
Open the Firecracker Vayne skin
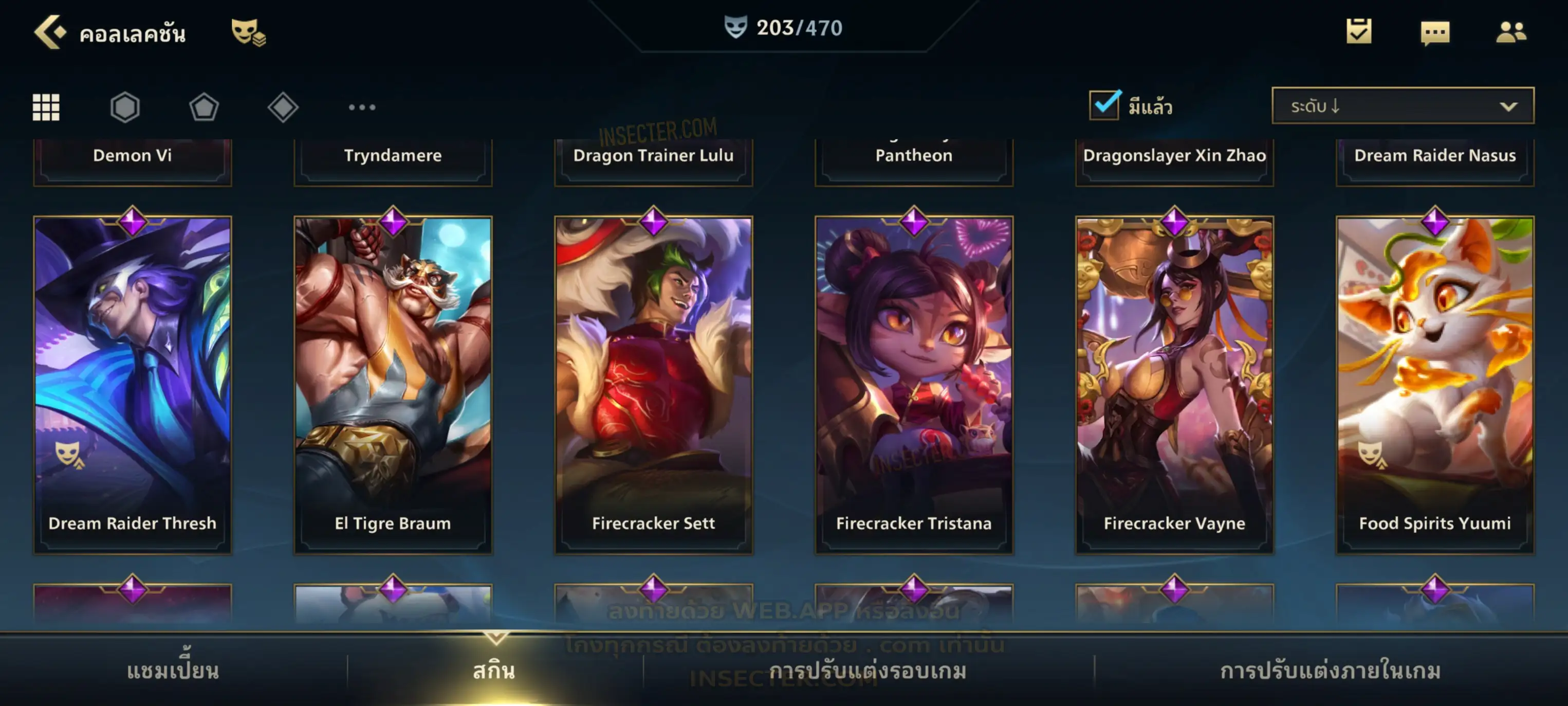click(x=1175, y=384)
